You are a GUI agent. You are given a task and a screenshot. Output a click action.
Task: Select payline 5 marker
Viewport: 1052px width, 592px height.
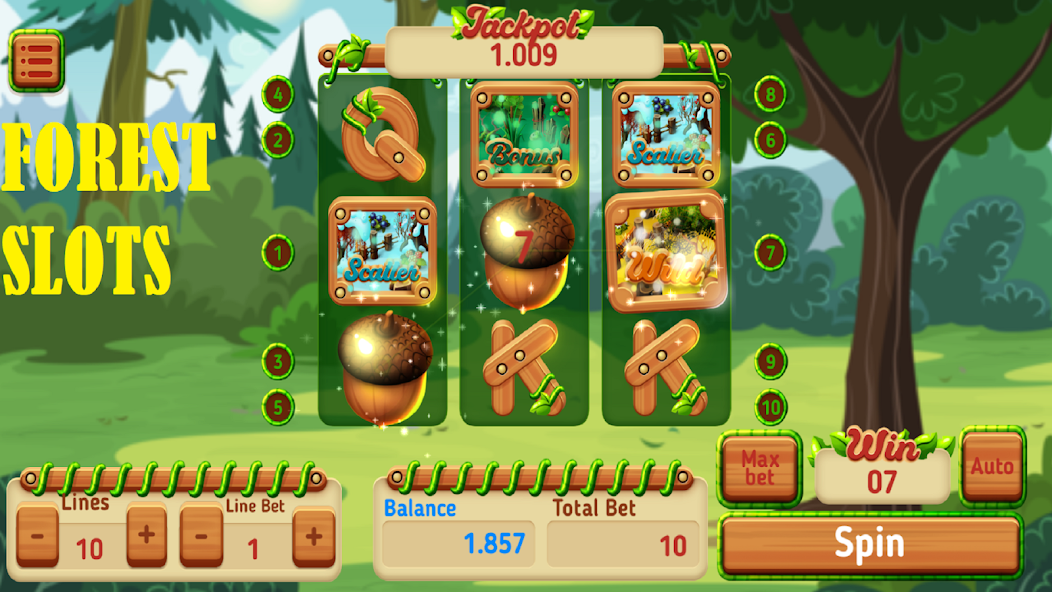[277, 407]
